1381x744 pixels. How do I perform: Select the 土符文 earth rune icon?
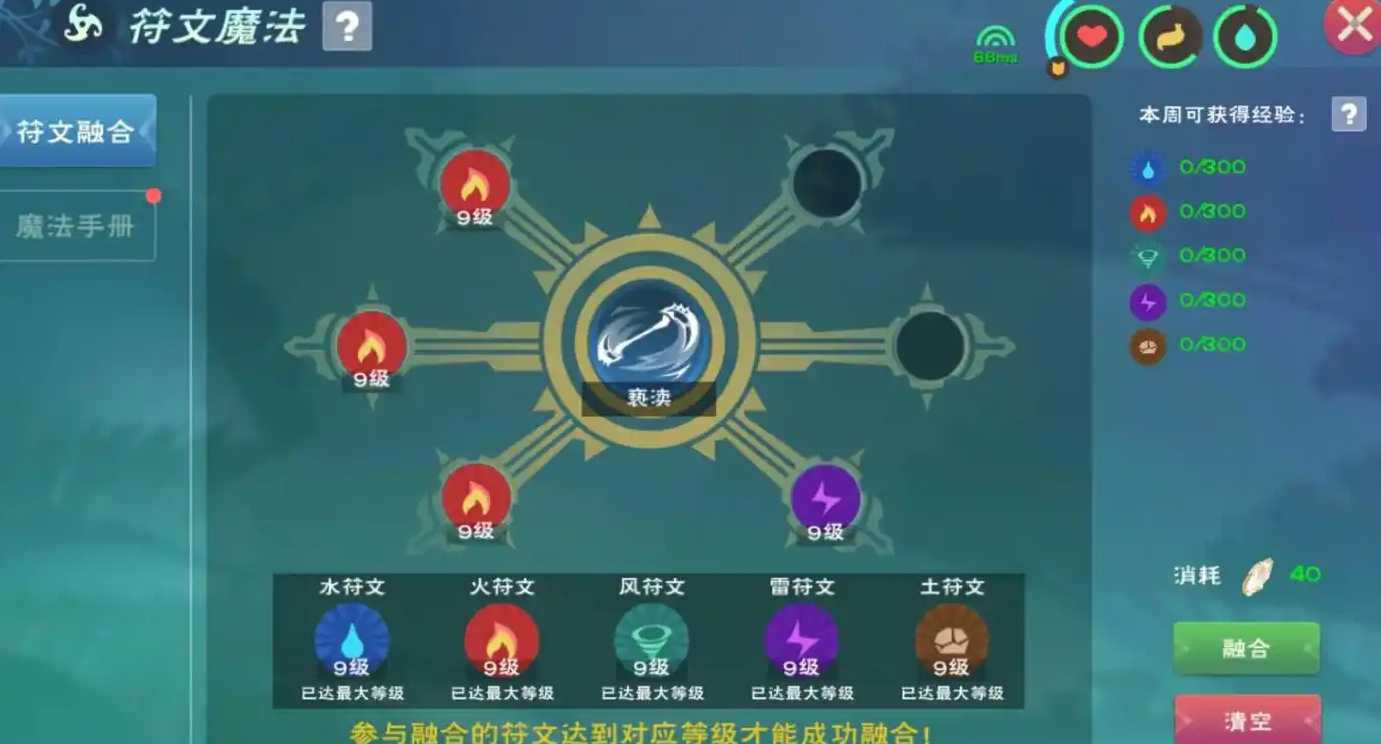coord(950,638)
